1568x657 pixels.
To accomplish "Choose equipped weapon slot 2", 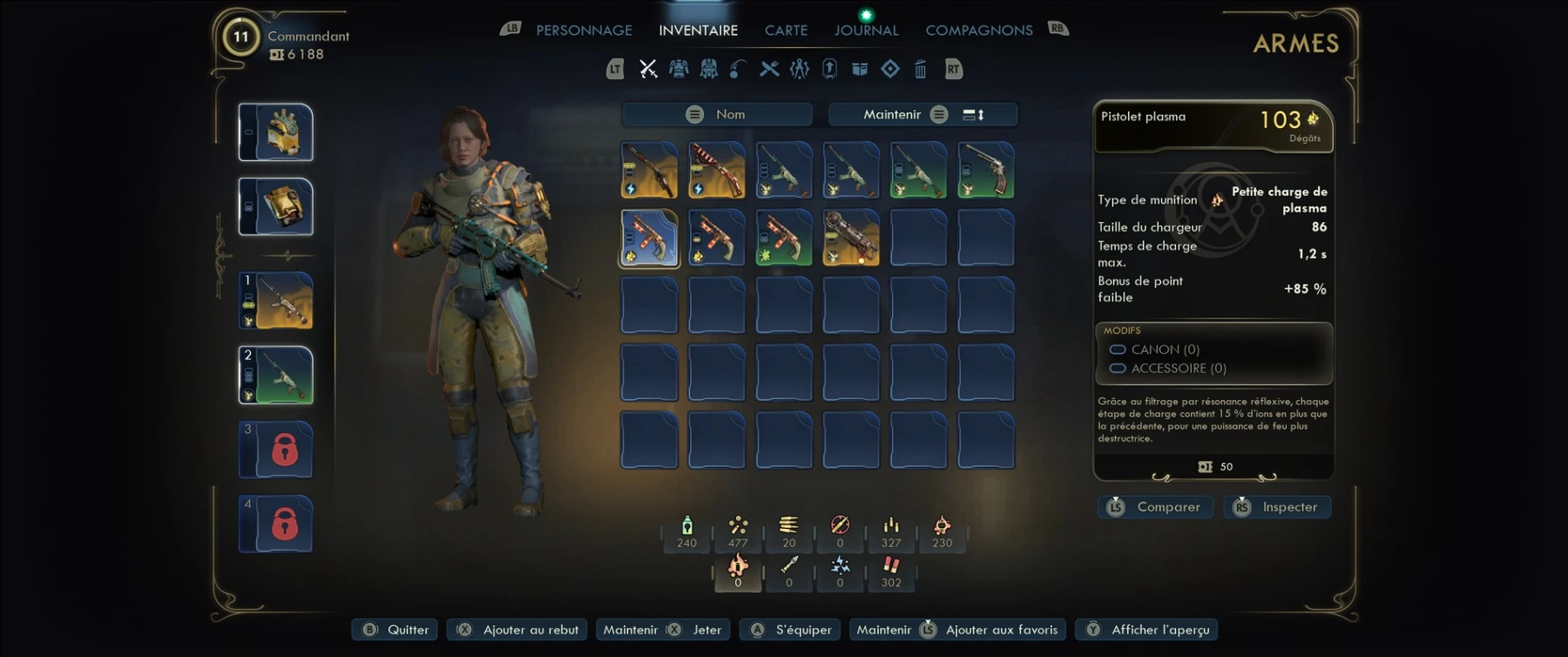I will point(276,375).
